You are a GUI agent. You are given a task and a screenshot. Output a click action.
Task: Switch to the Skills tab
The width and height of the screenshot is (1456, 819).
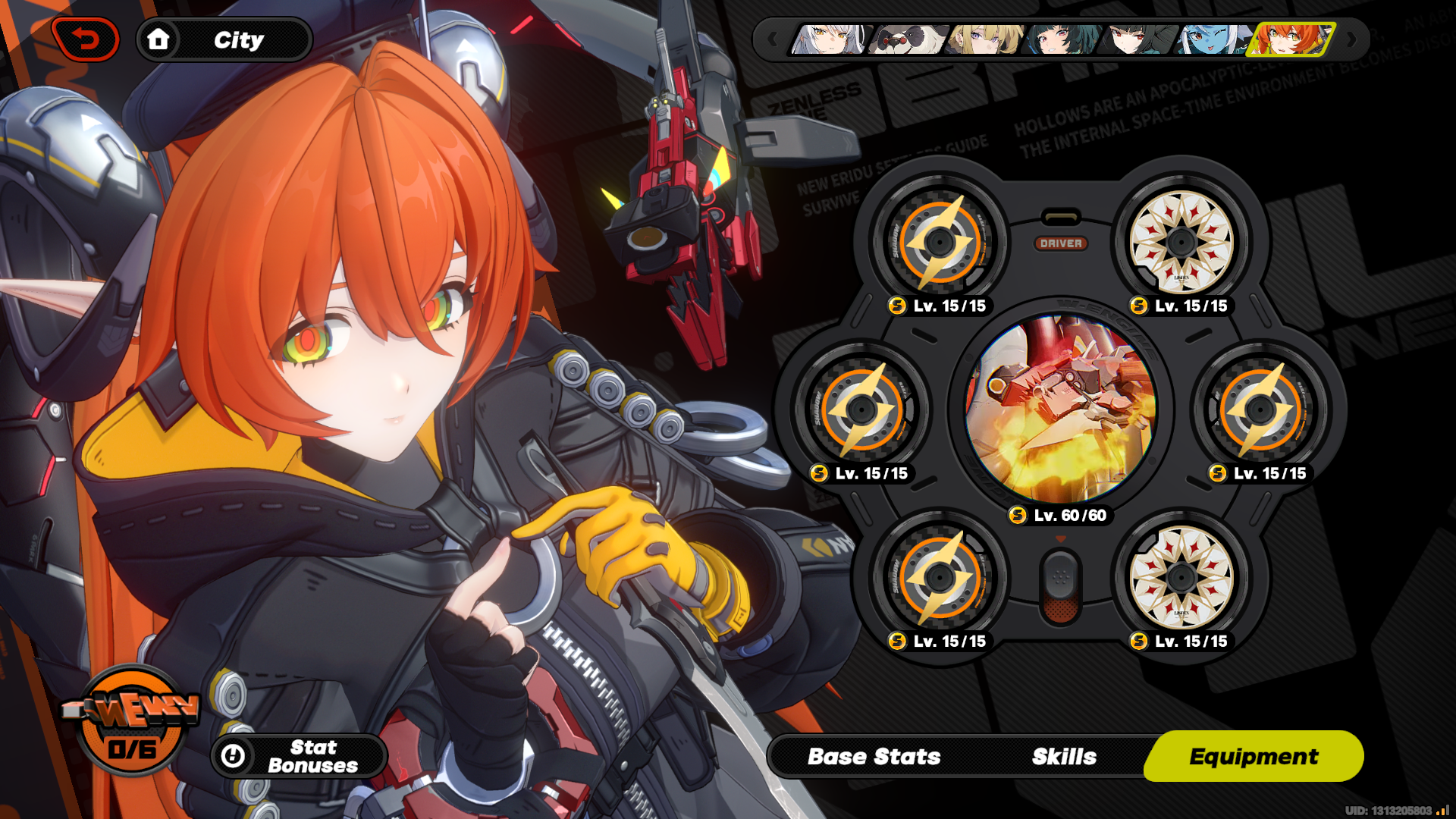pos(1064,756)
